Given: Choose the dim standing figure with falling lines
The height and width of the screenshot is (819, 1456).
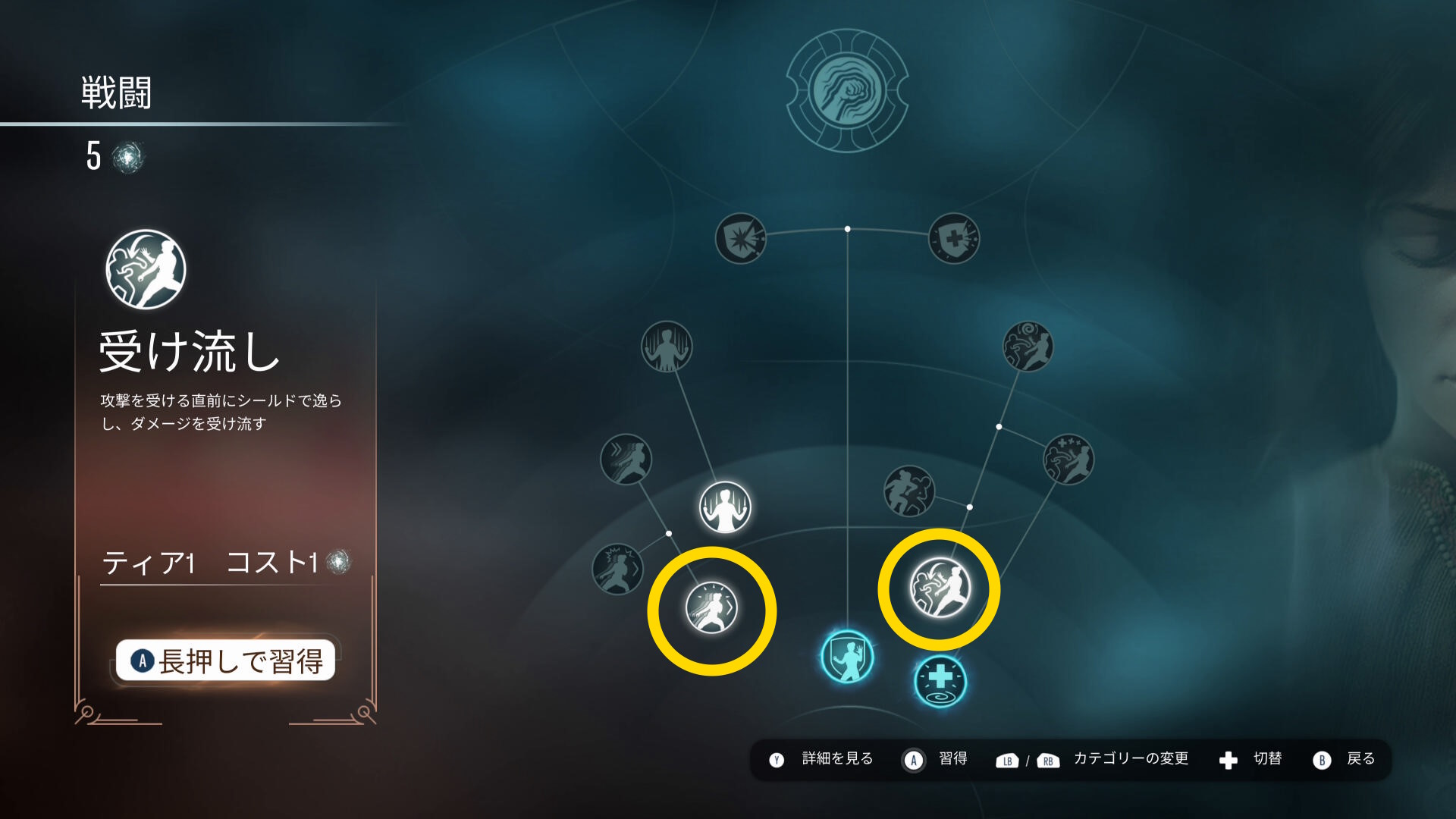Looking at the screenshot, I should (x=667, y=347).
